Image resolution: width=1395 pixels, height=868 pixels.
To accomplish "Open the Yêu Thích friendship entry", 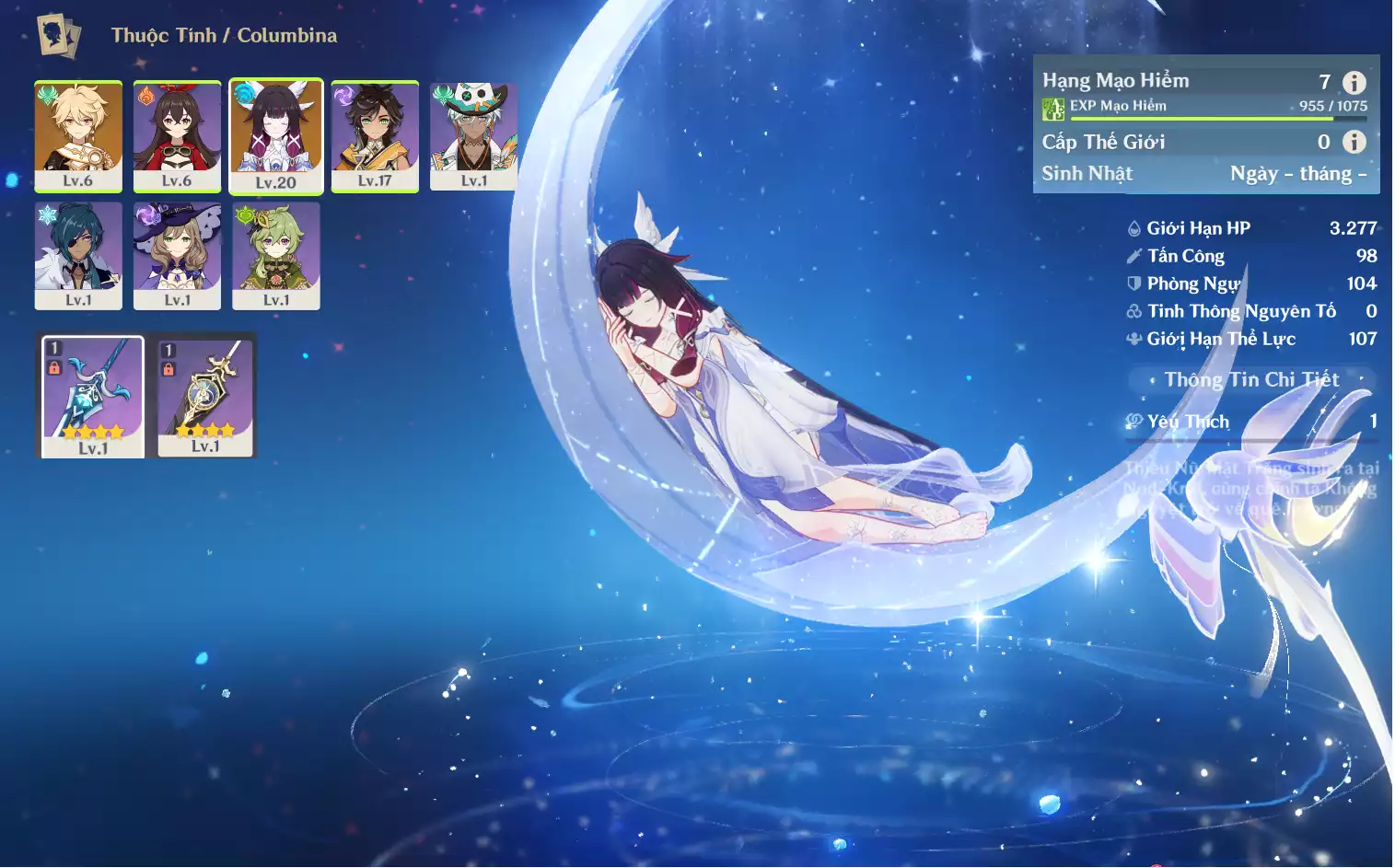I will point(1250,422).
